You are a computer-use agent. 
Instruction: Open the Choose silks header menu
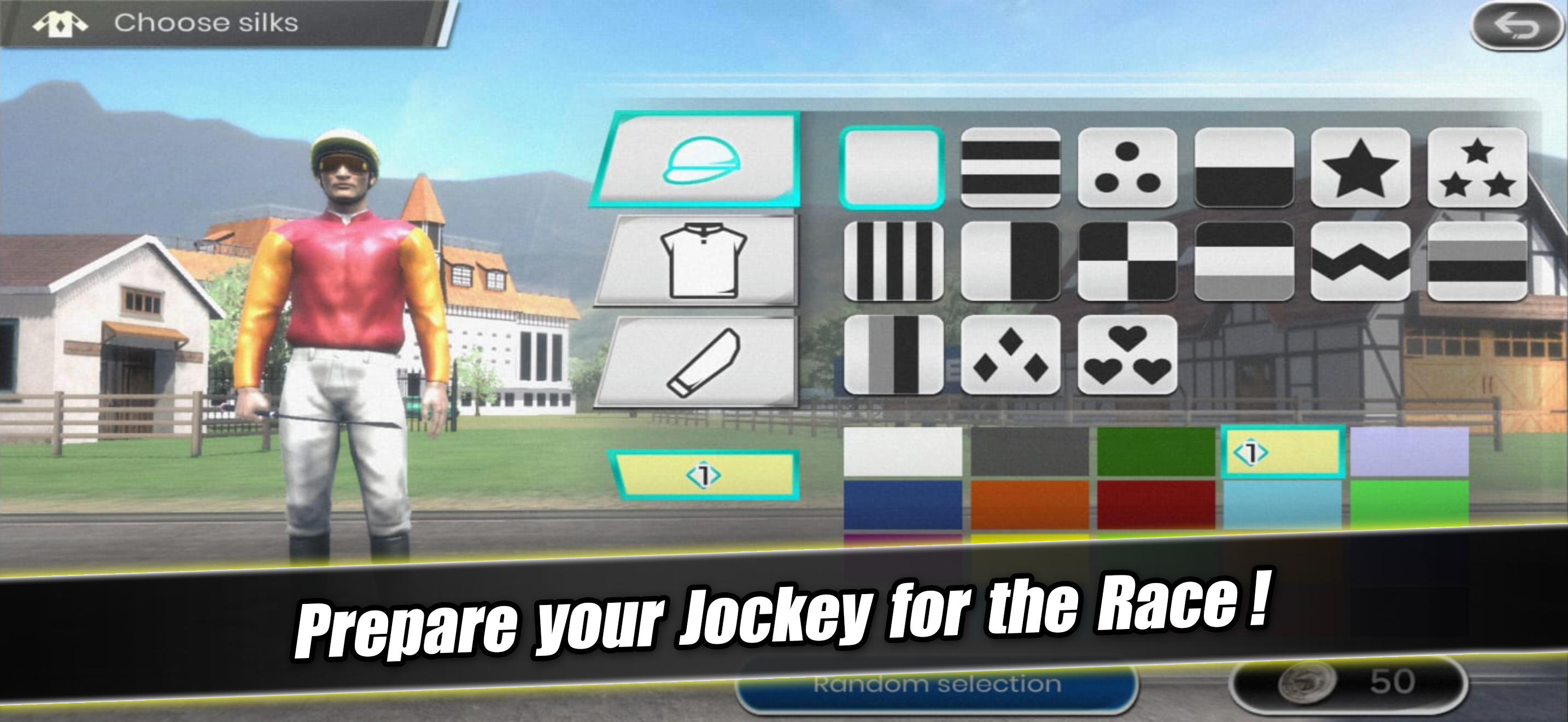(x=207, y=23)
